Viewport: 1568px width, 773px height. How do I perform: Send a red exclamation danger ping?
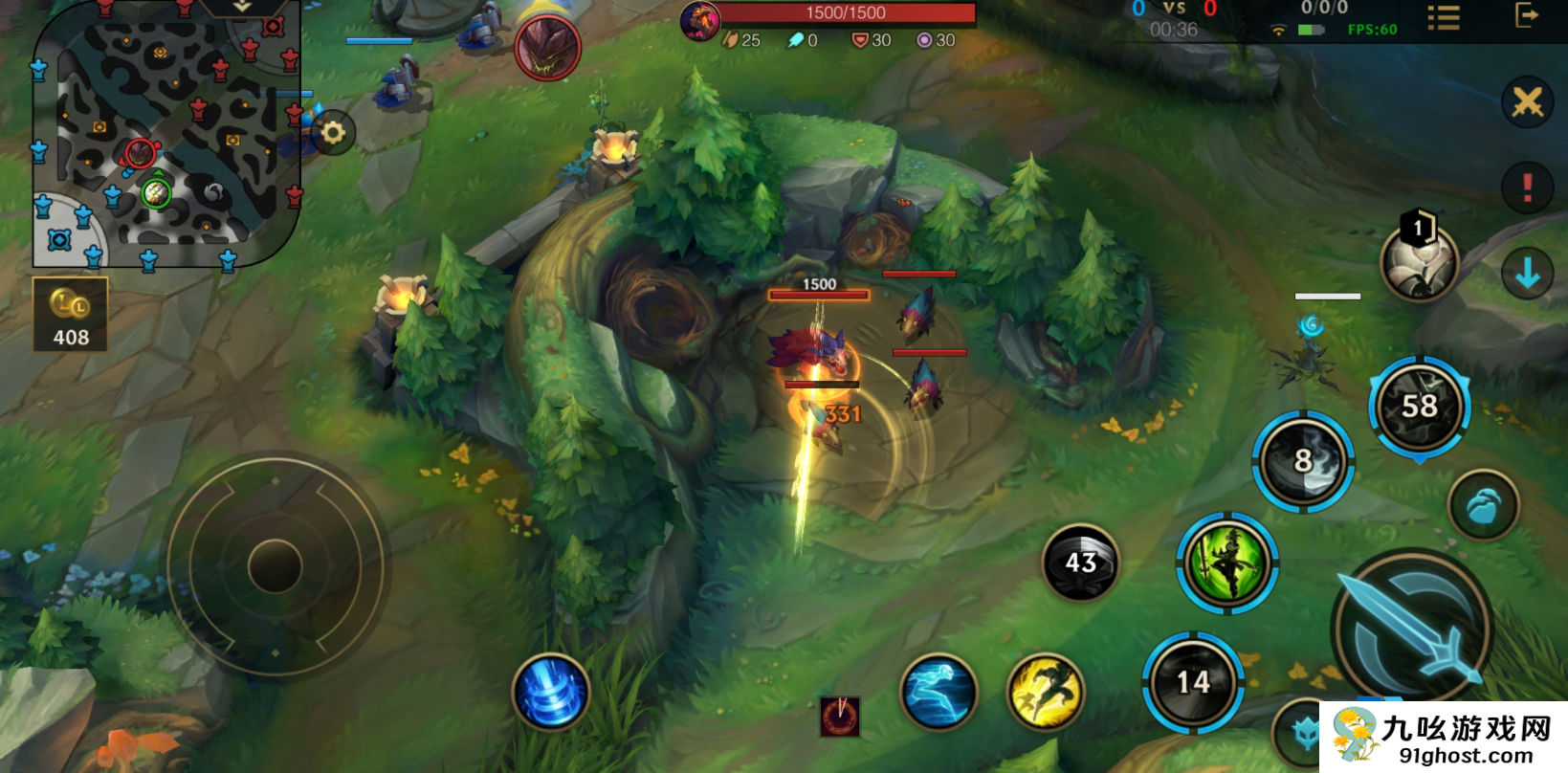click(x=1527, y=188)
